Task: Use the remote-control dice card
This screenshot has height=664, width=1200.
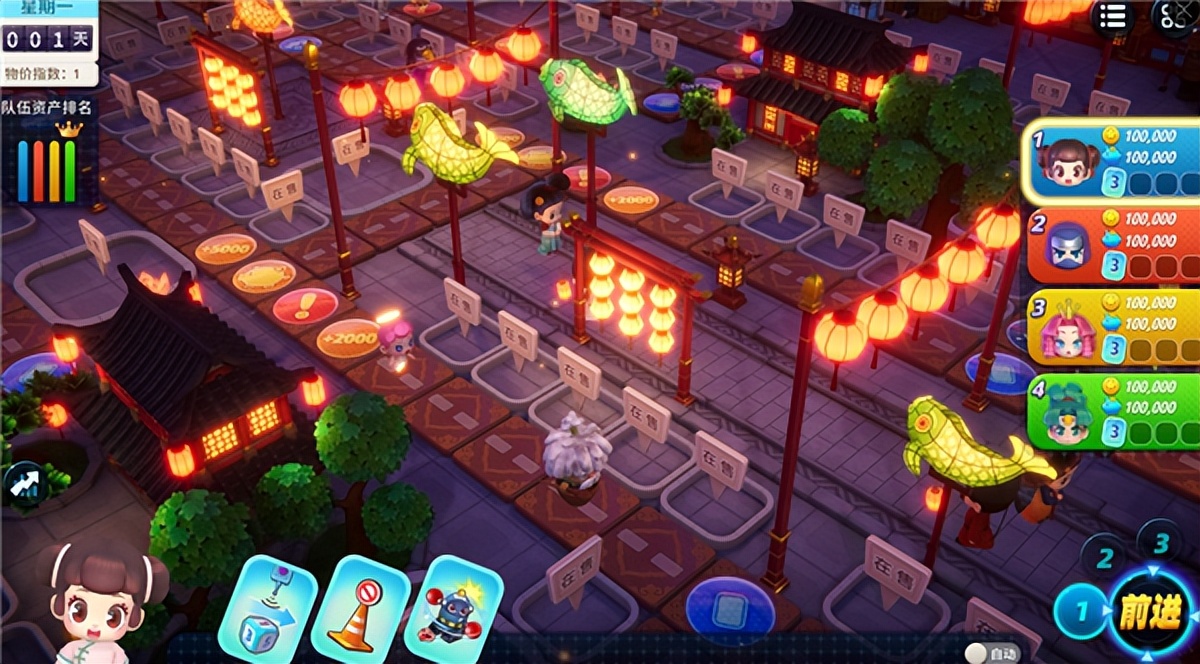Action: click(267, 608)
